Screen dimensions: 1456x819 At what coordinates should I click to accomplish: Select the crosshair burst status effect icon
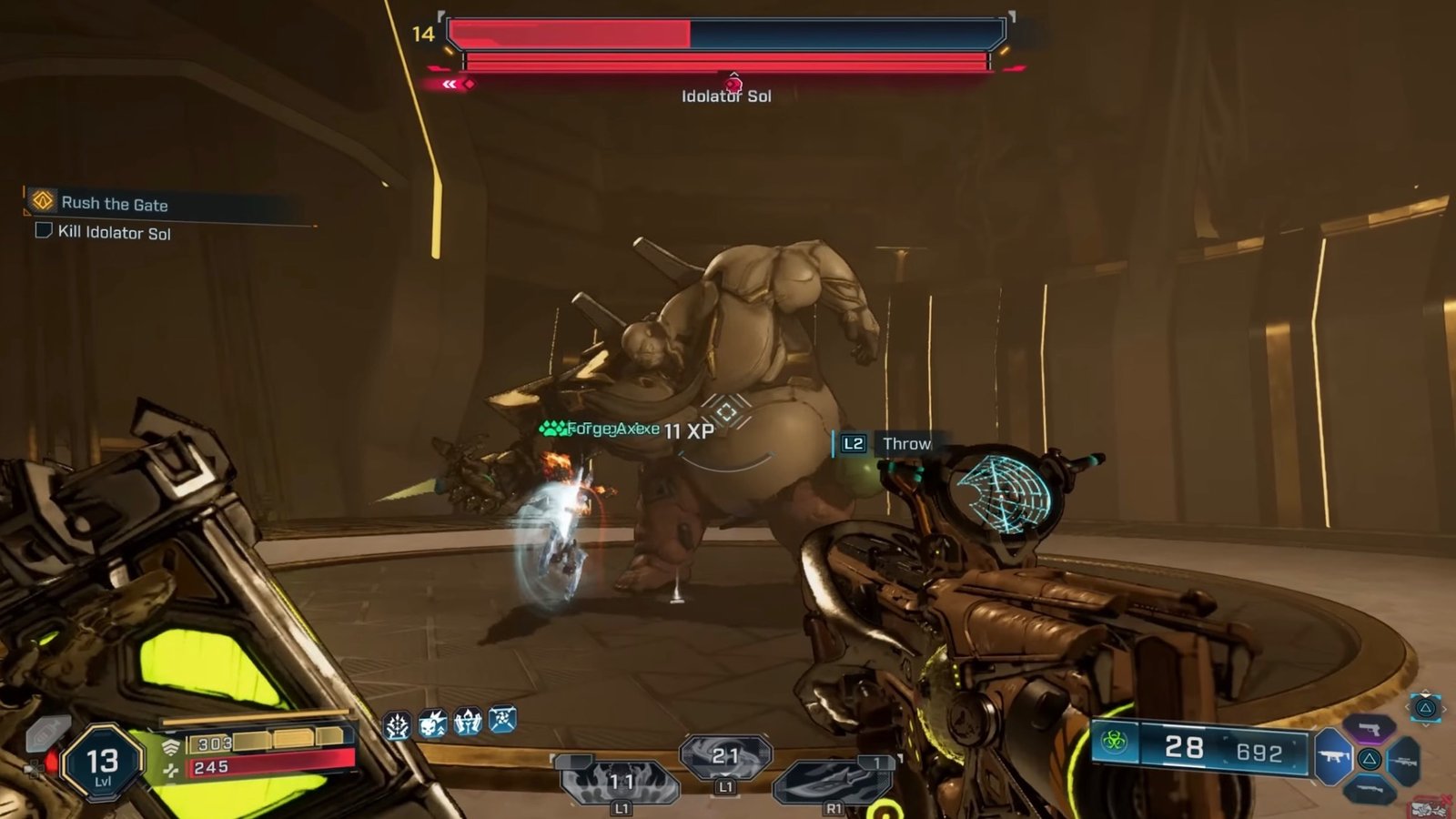point(397,725)
